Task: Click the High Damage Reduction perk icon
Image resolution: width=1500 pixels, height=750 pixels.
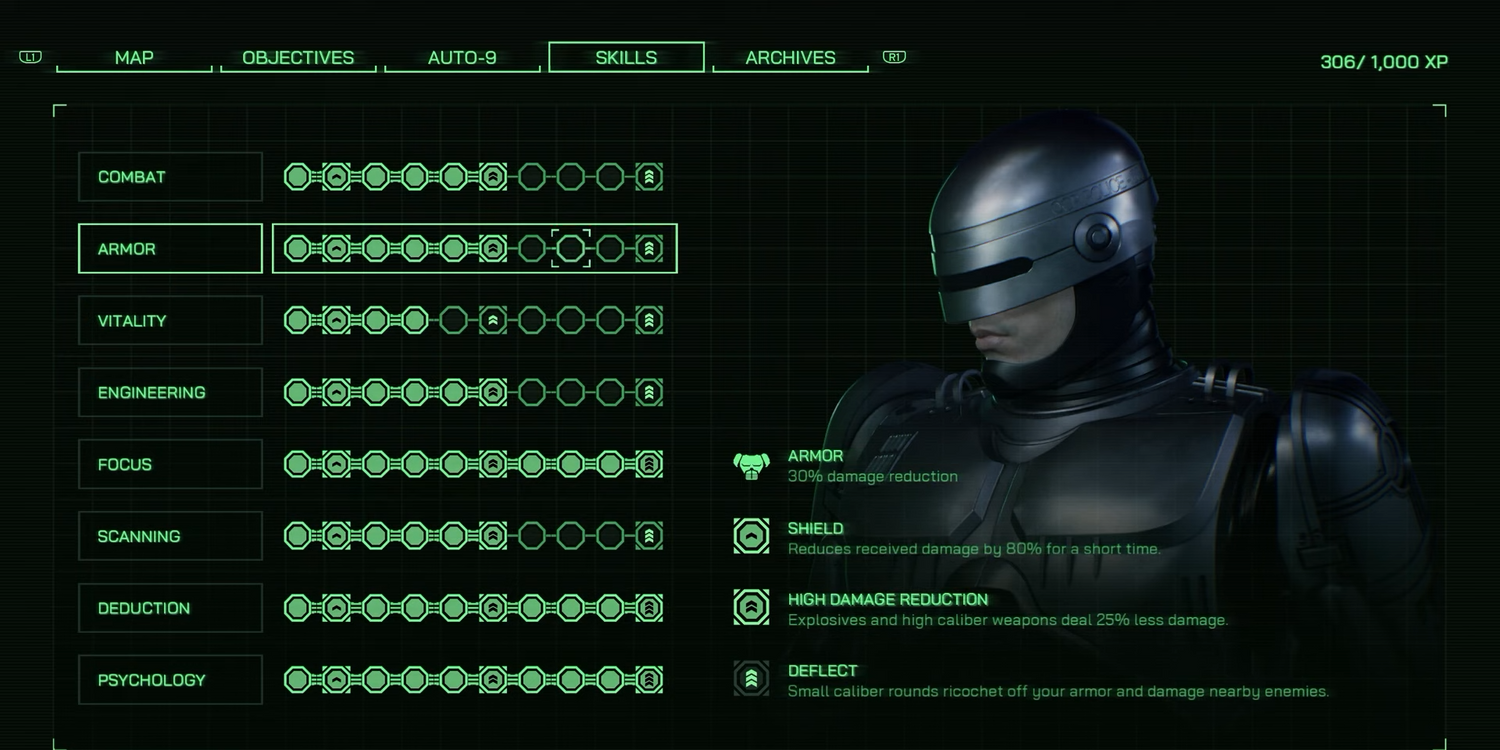Action: point(751,608)
